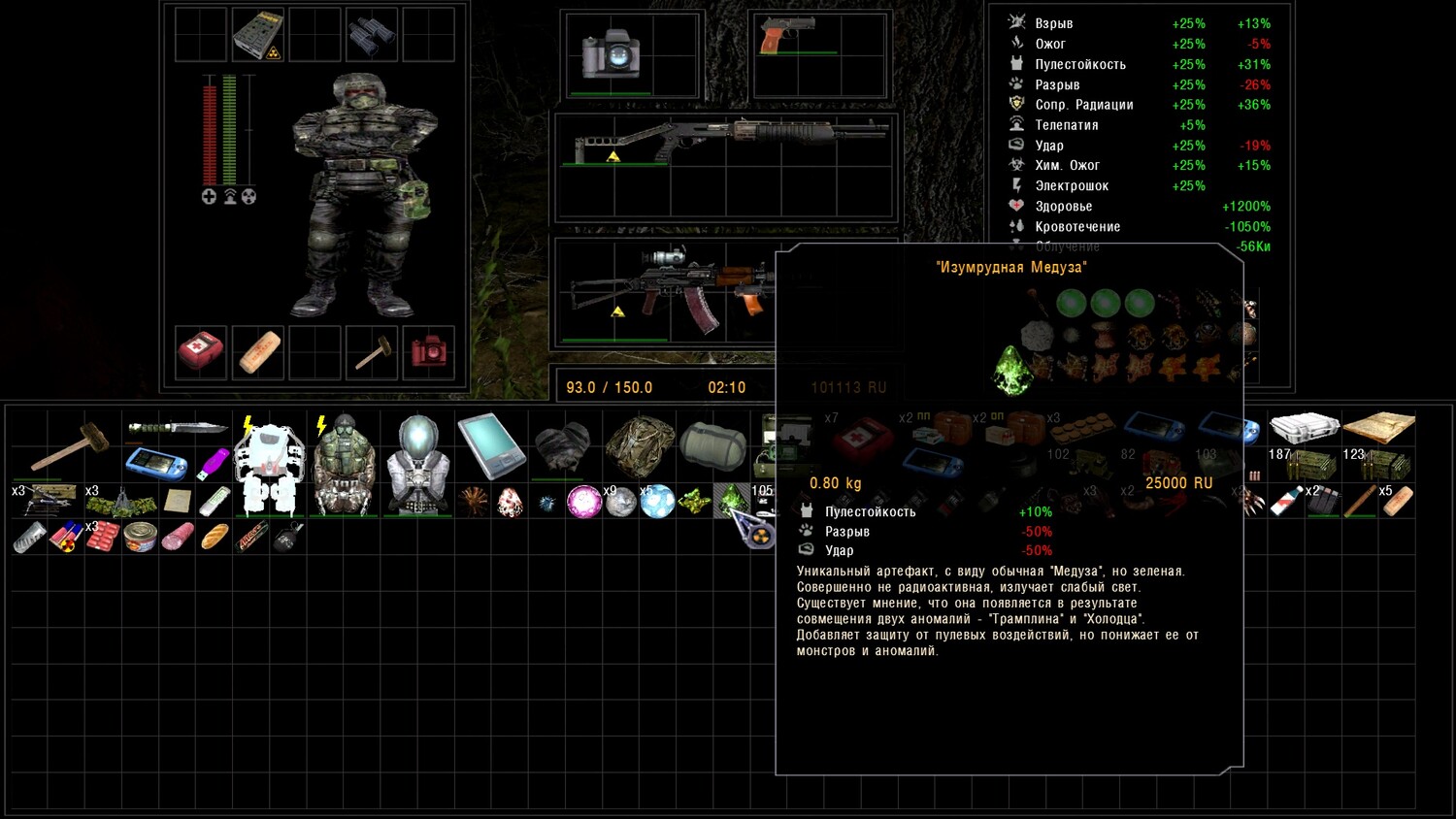Select the bandage quick slot
Viewport: 1456px width, 819px height.
coord(258,351)
